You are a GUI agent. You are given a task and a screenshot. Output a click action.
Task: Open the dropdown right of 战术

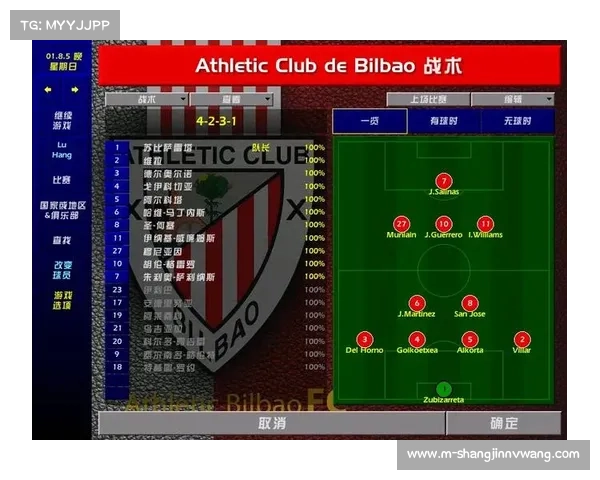[231, 100]
